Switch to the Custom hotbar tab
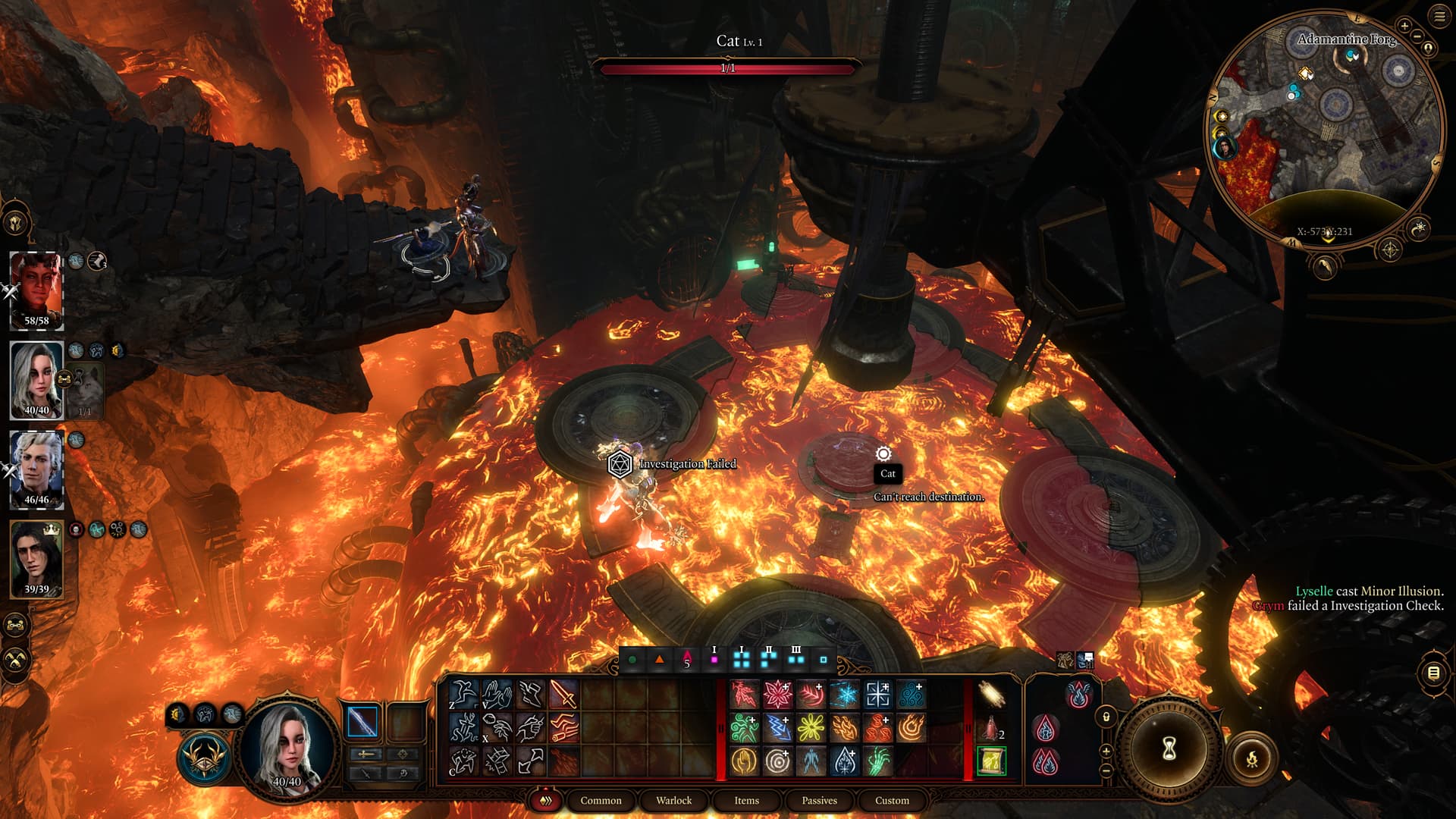 point(892,800)
